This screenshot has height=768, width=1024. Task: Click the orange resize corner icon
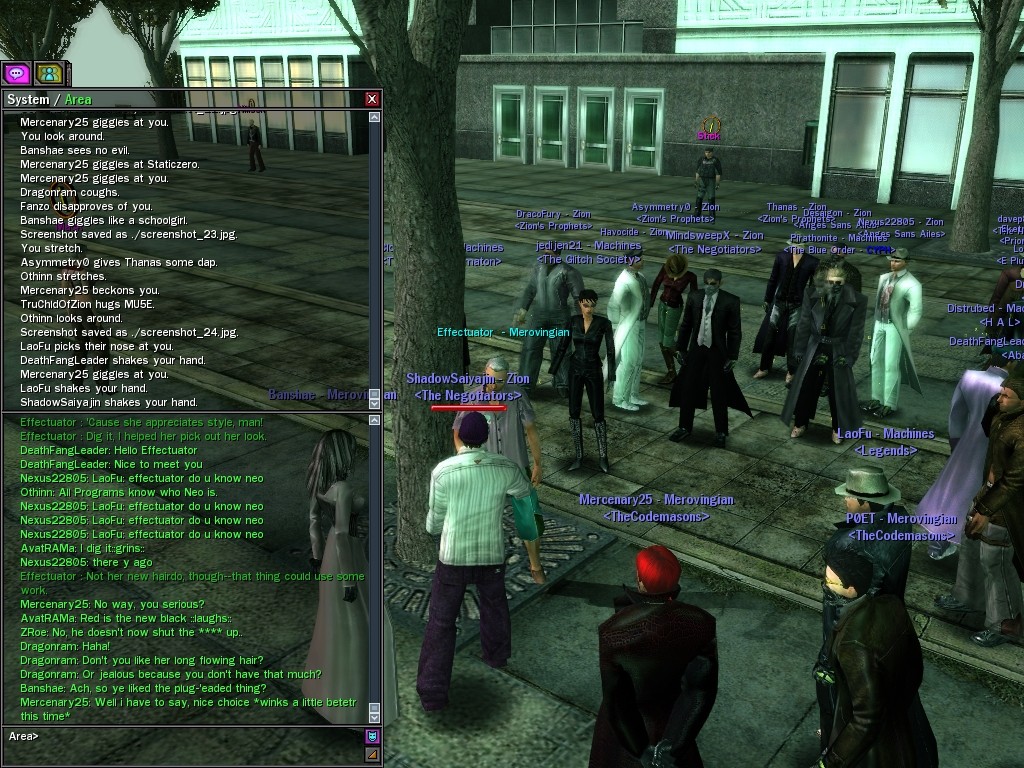[372, 754]
